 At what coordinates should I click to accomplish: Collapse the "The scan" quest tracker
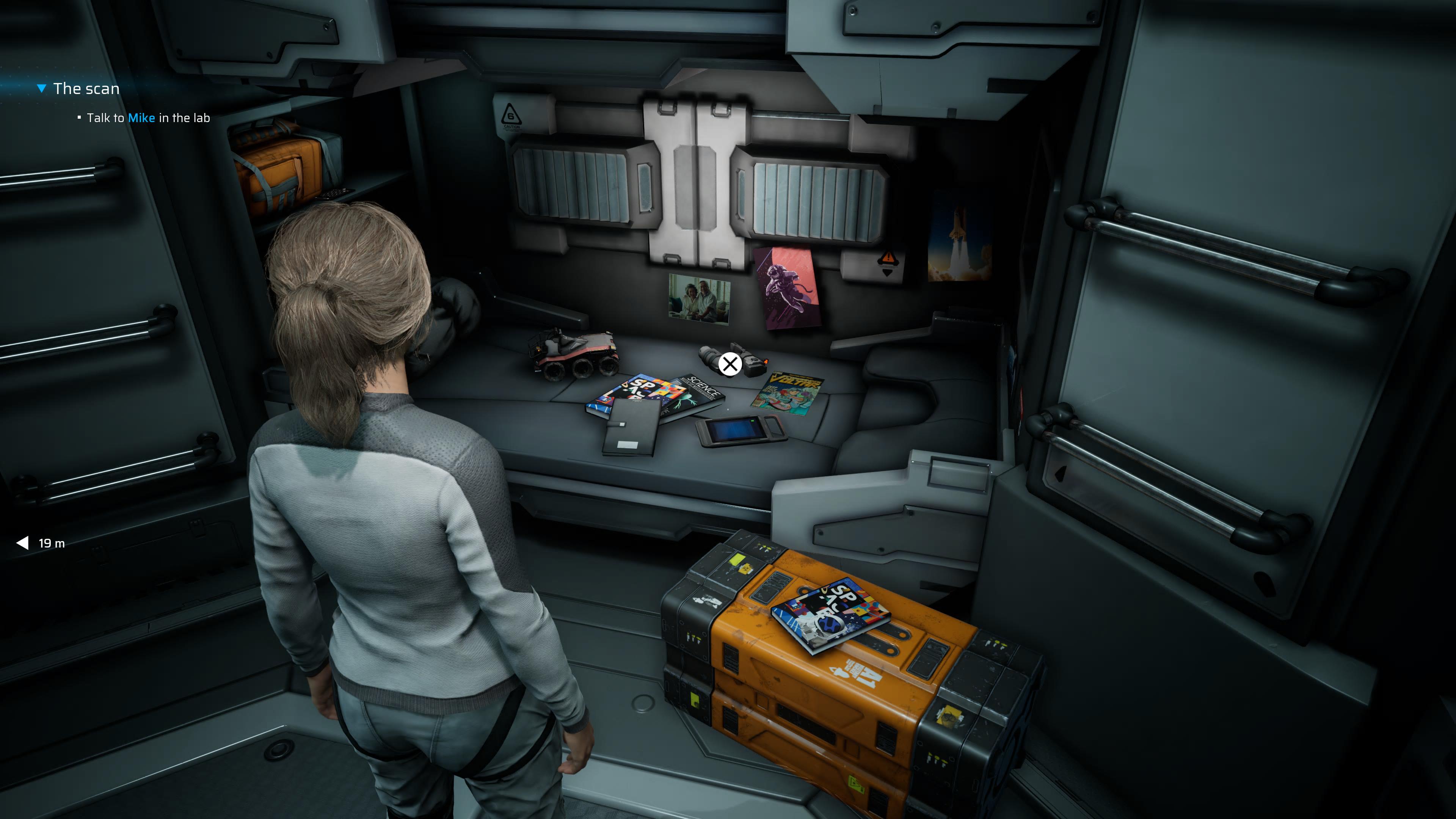point(41,89)
